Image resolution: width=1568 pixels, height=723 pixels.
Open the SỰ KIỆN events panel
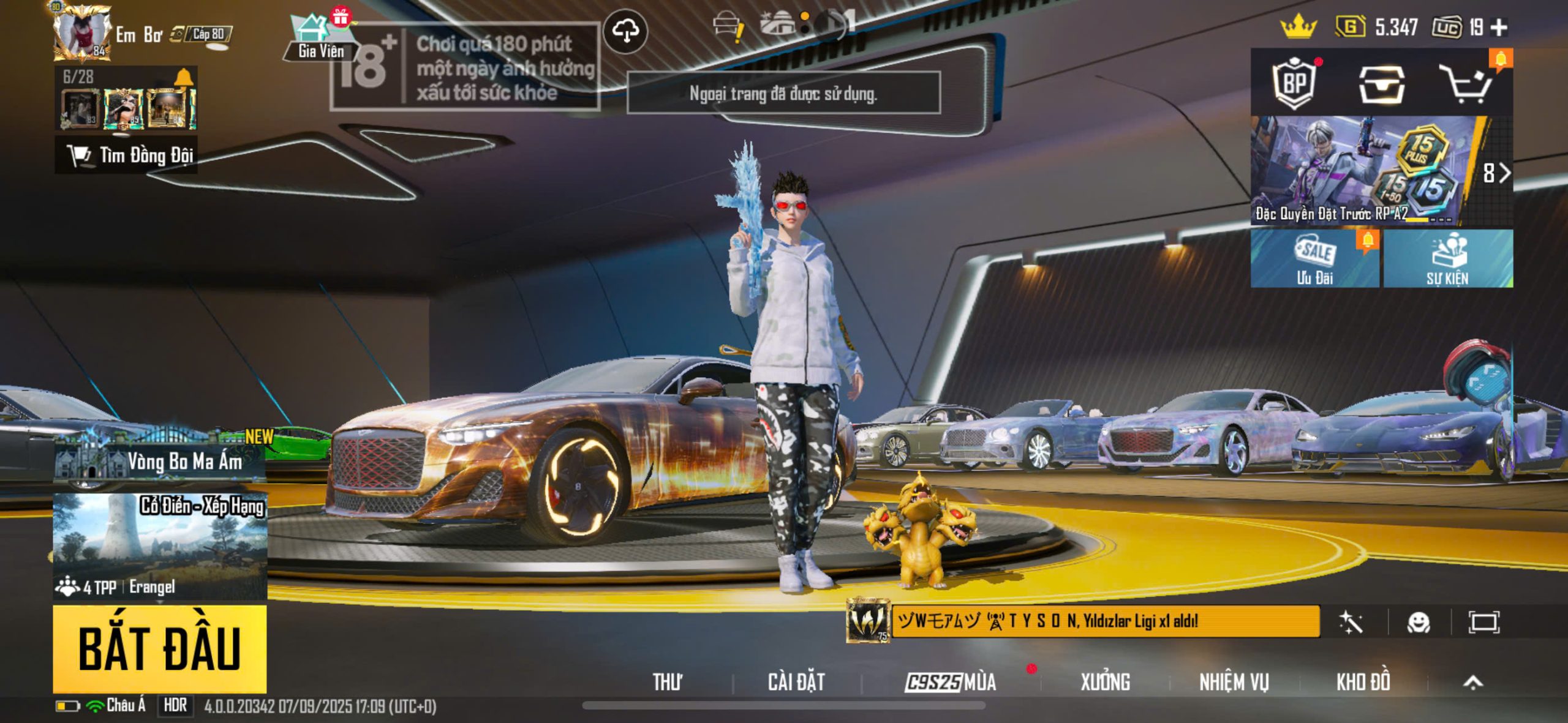point(1448,258)
